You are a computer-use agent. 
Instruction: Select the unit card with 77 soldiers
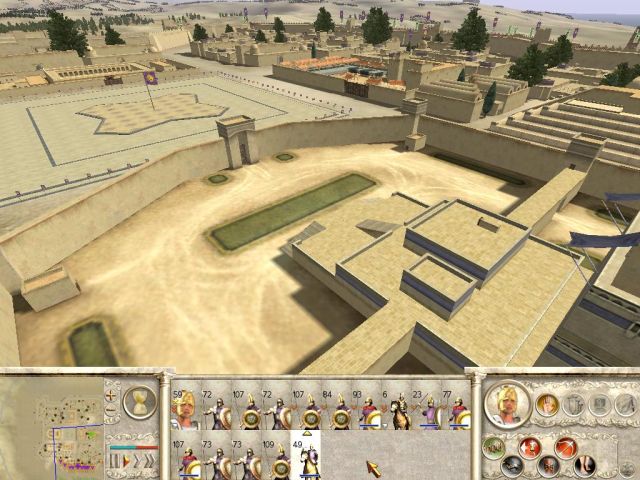(457, 411)
